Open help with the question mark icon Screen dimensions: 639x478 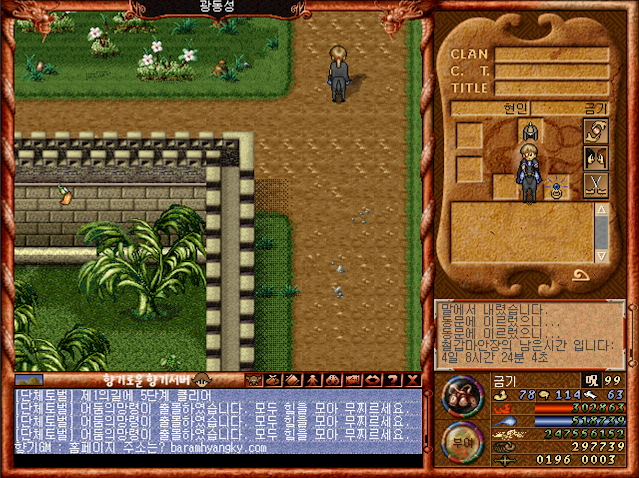click(391, 380)
